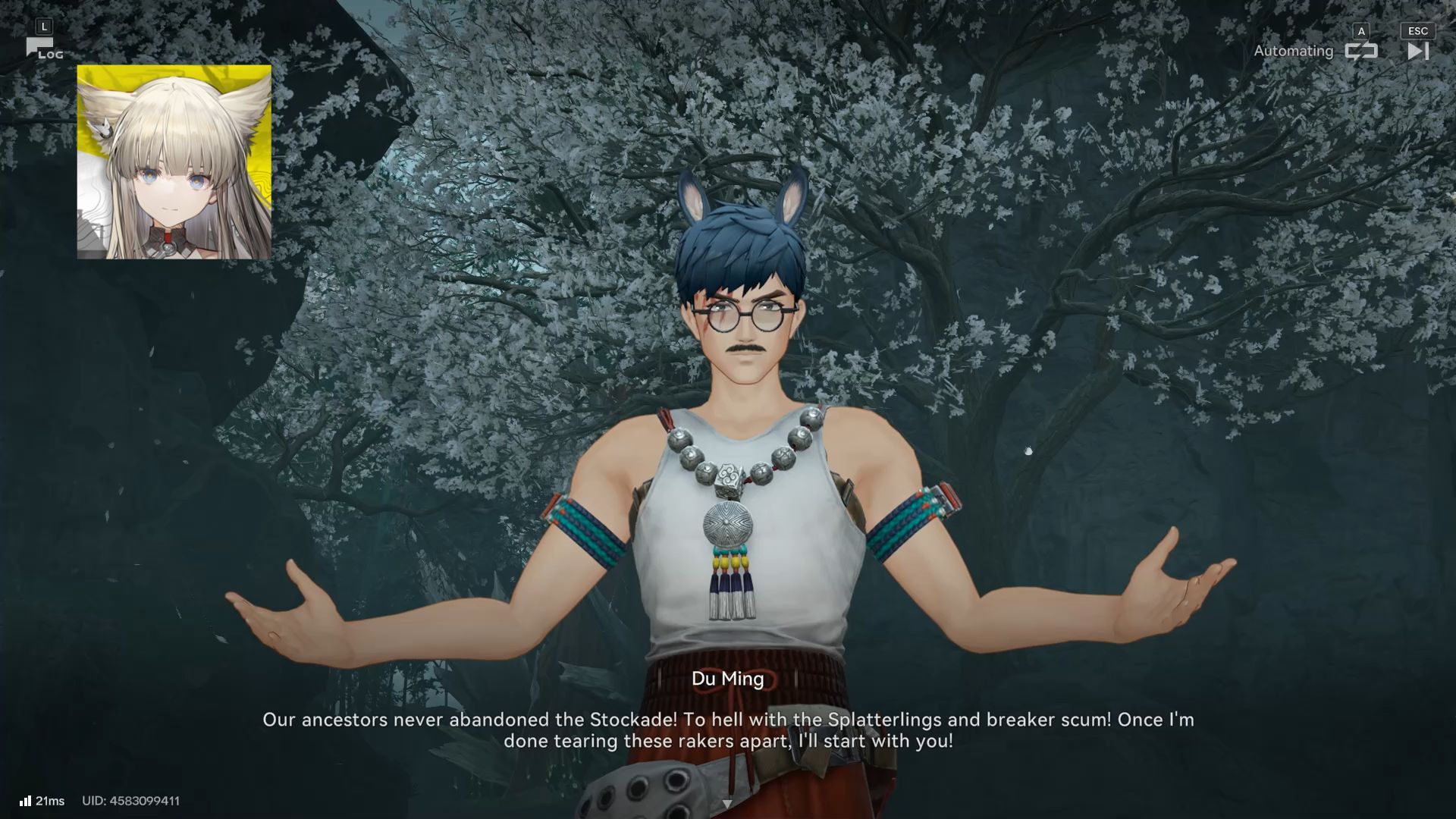This screenshot has width=1456, height=819.
Task: Advance dialogue via the small down arrow
Action: (726, 804)
